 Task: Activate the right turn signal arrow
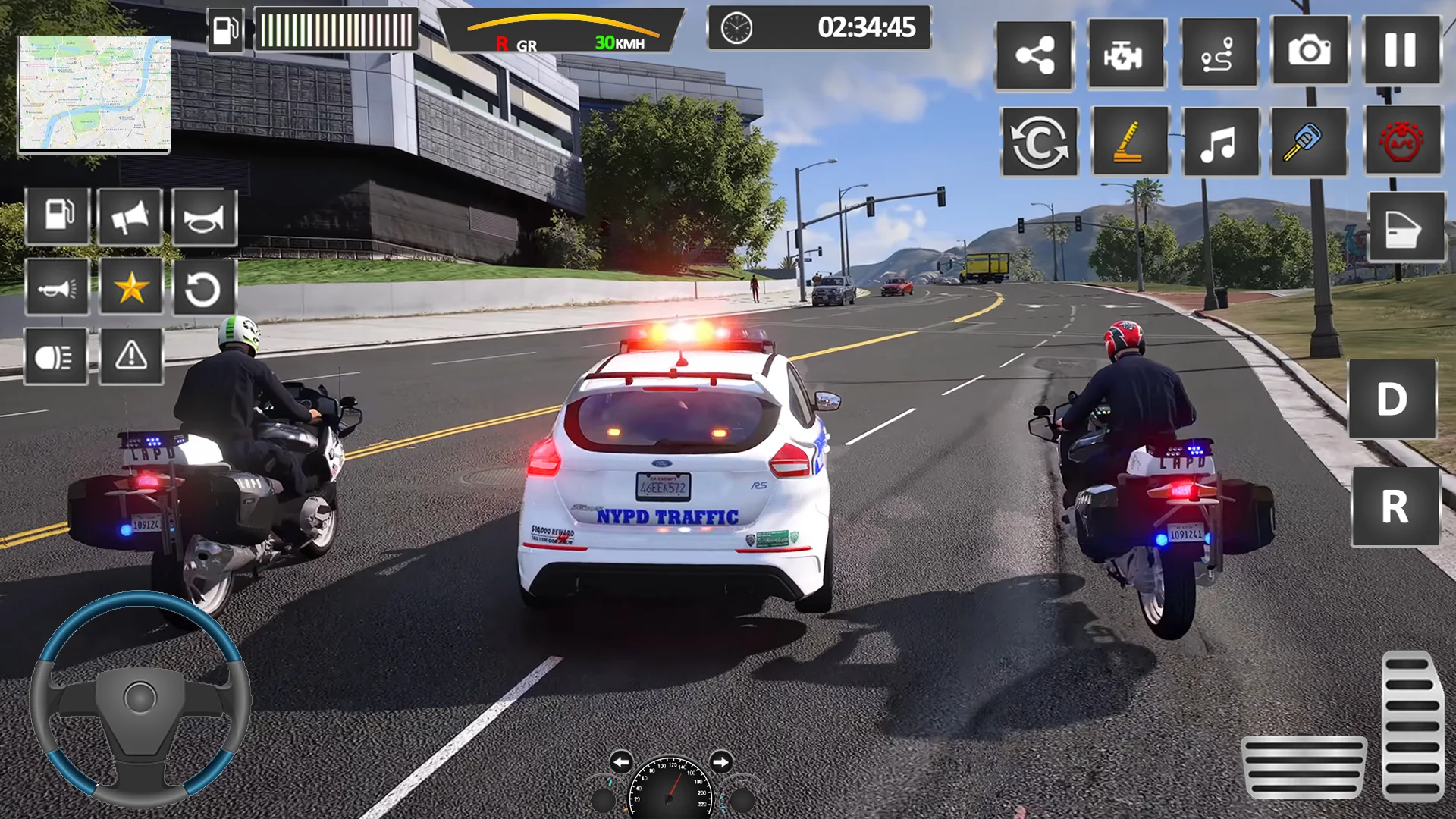point(720,761)
